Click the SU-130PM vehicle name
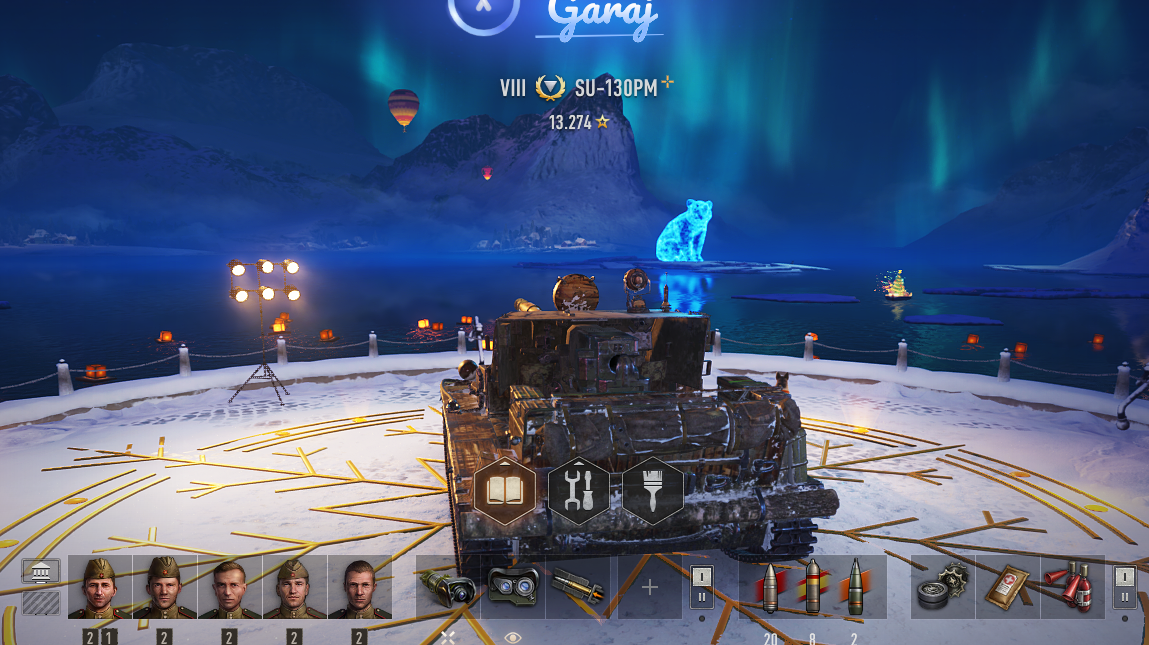 point(615,88)
